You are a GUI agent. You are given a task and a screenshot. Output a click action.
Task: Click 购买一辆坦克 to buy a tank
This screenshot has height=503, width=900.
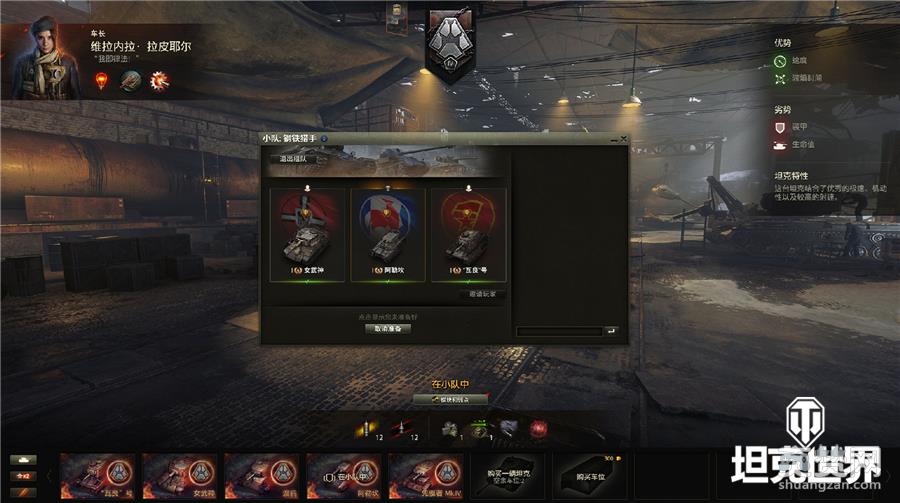[x=508, y=475]
